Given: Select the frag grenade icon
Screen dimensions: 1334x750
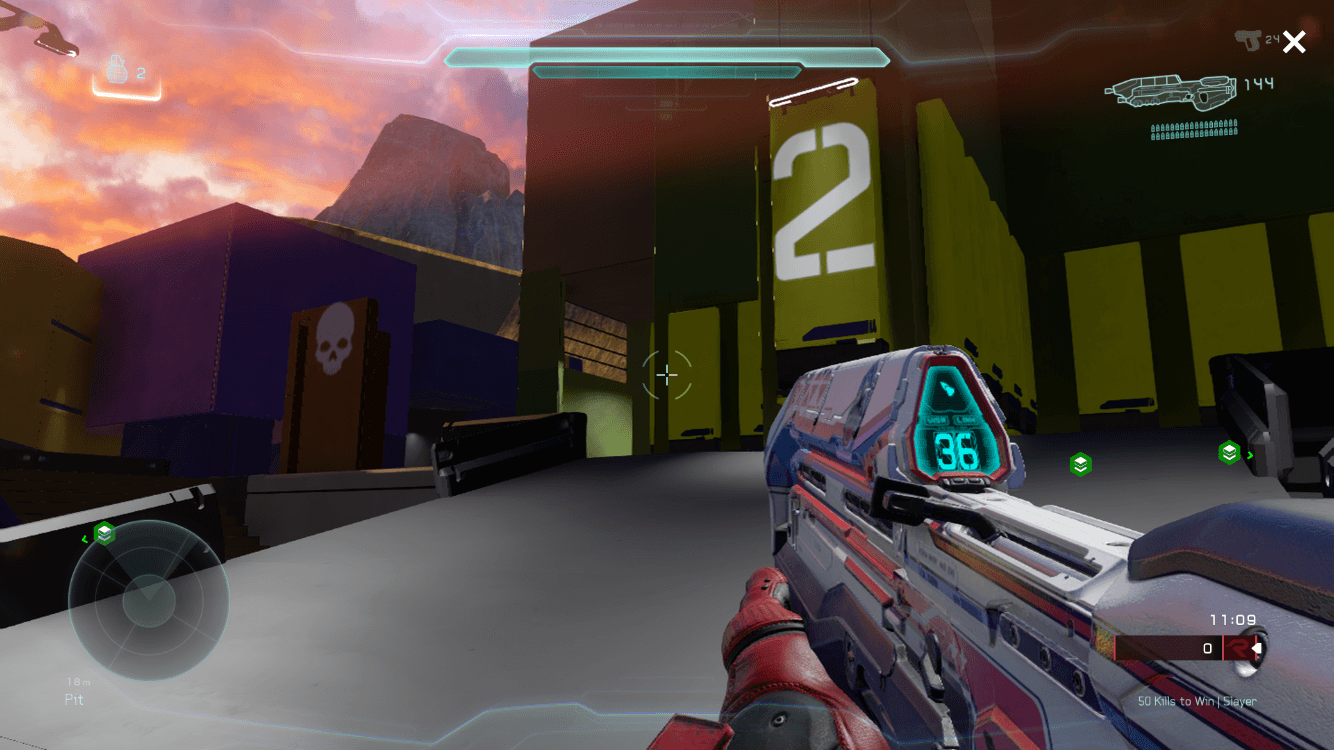Looking at the screenshot, I should [x=117, y=70].
